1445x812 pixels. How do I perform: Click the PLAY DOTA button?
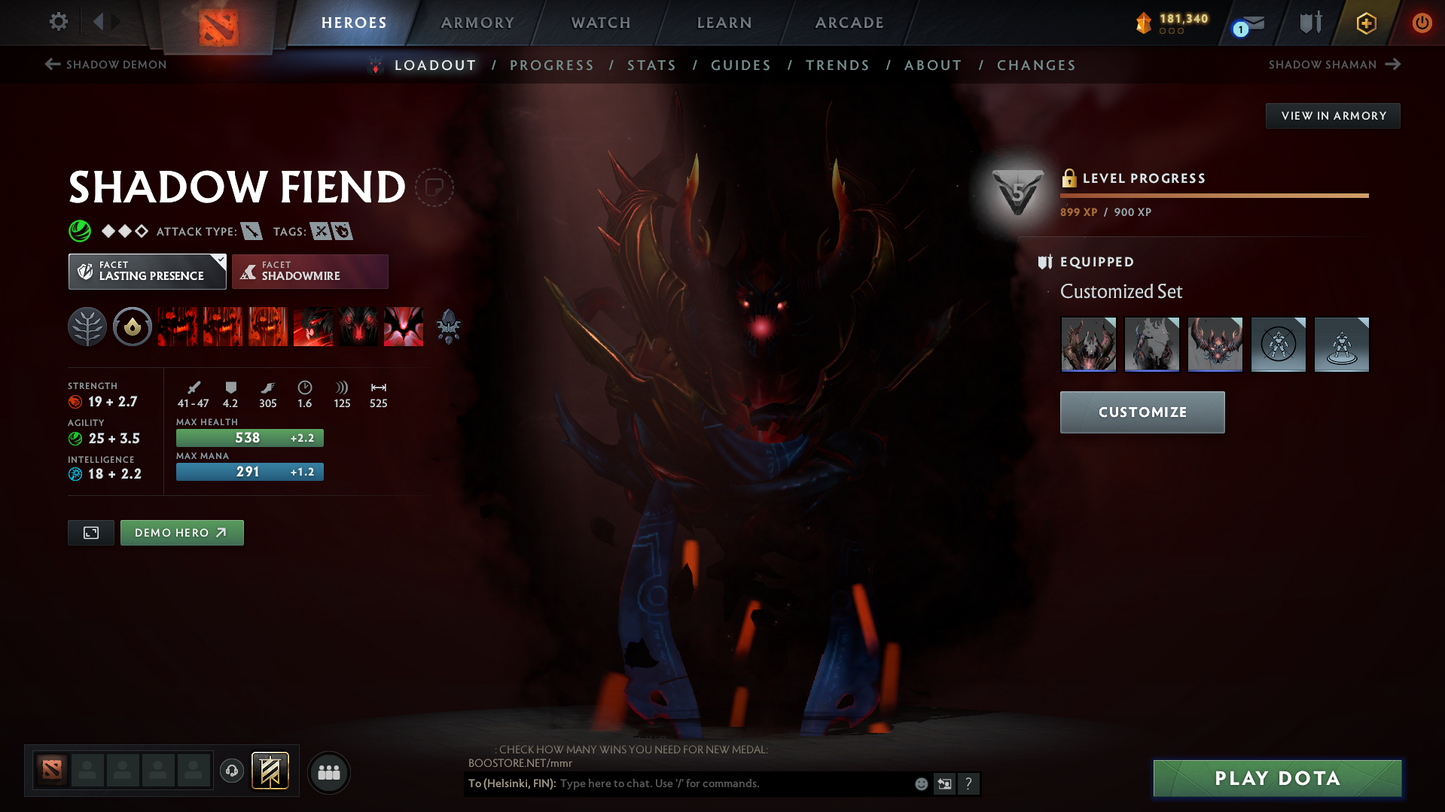pos(1277,778)
